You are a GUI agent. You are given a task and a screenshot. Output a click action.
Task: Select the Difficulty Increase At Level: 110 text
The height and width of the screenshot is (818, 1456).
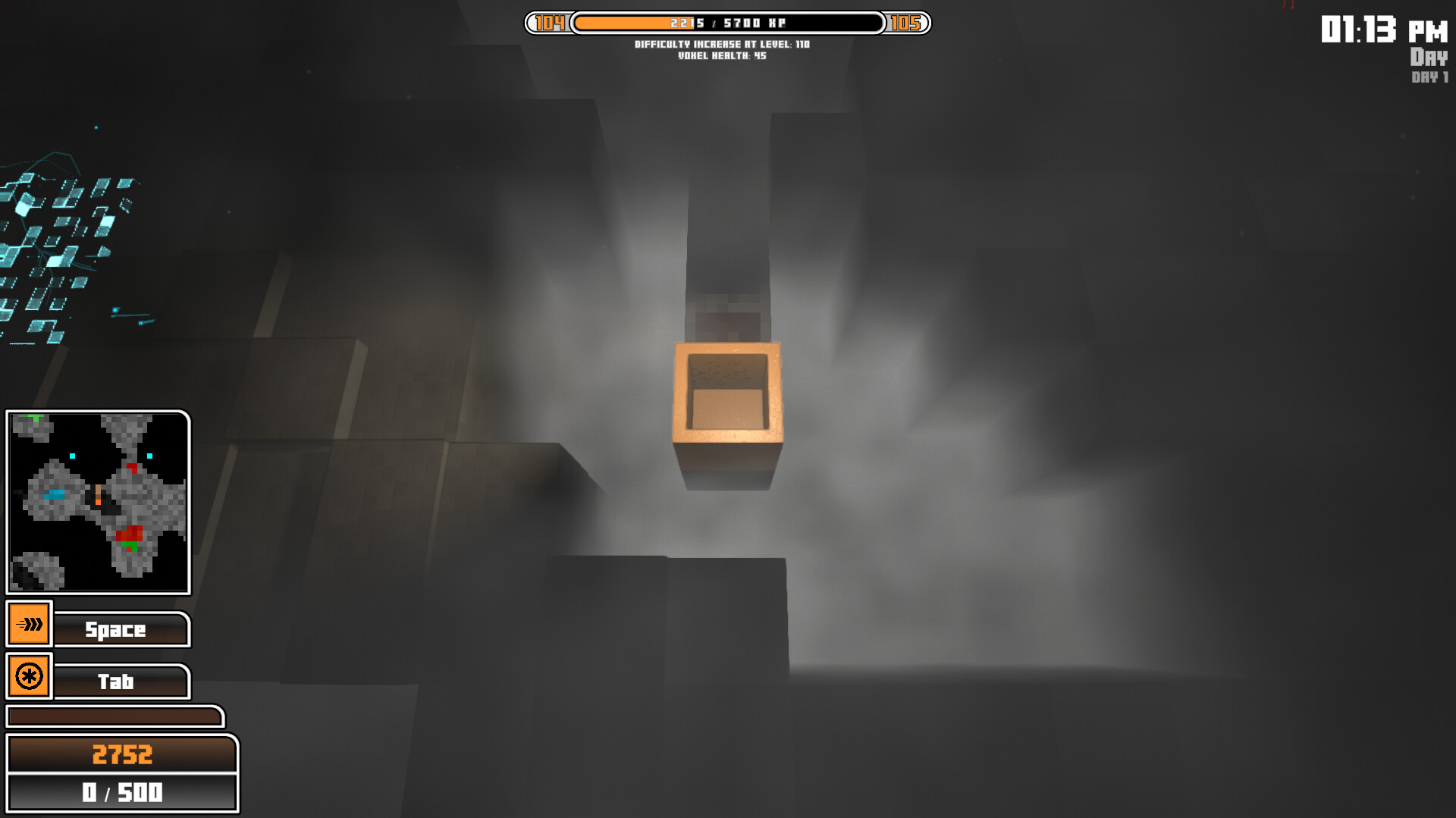tap(722, 44)
